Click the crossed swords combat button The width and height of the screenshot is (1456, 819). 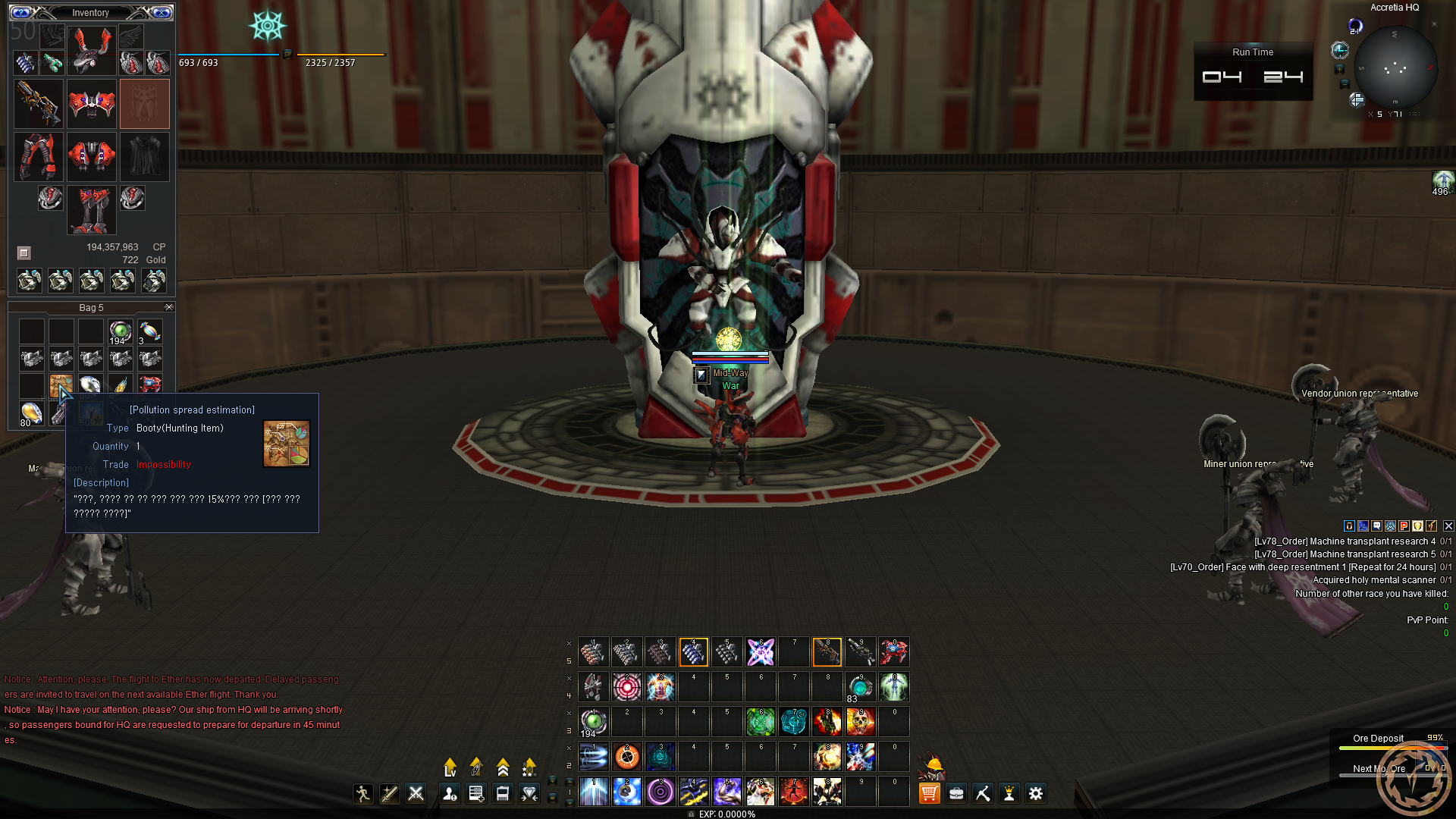click(x=416, y=793)
